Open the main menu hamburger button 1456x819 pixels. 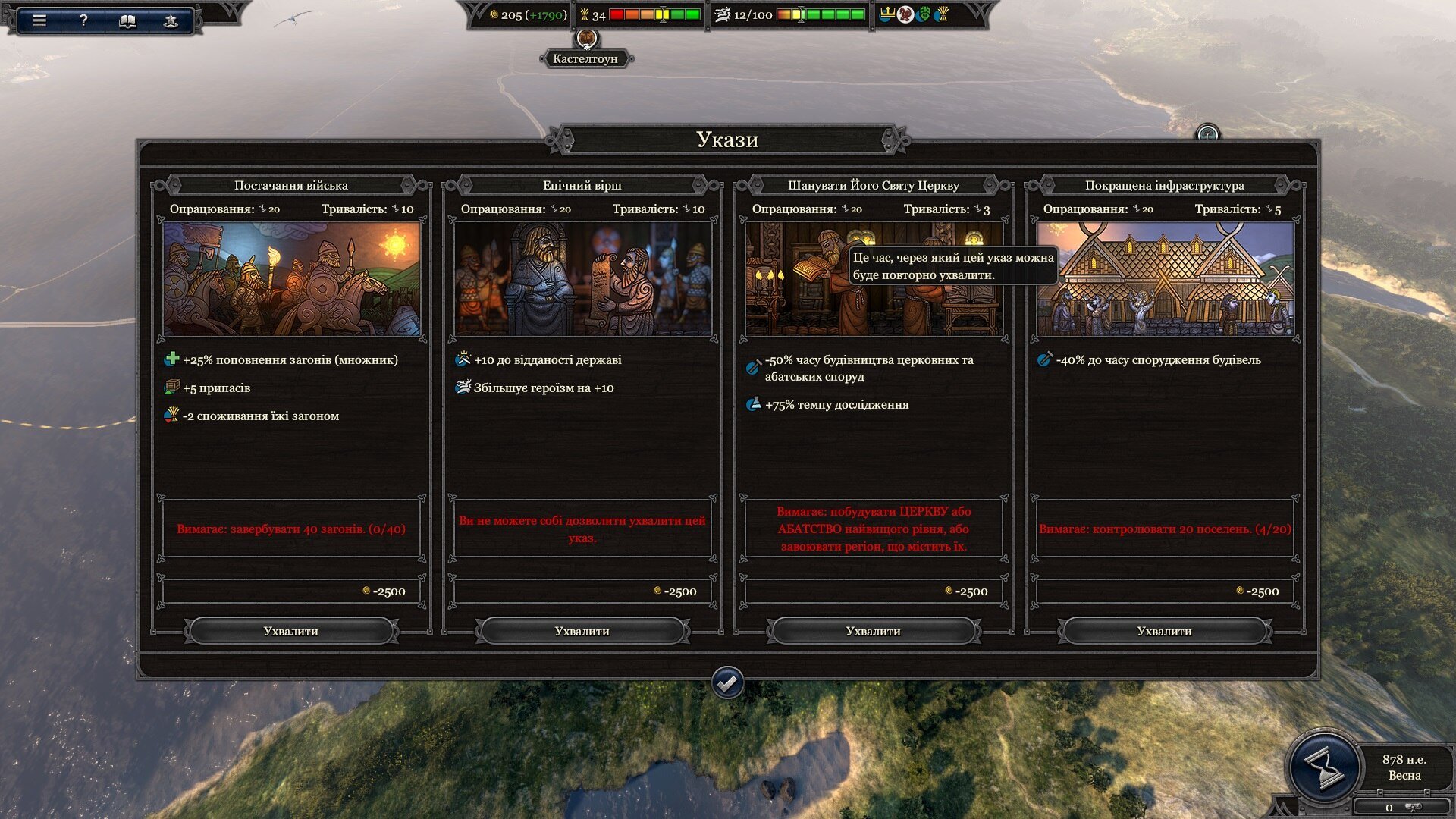[39, 20]
